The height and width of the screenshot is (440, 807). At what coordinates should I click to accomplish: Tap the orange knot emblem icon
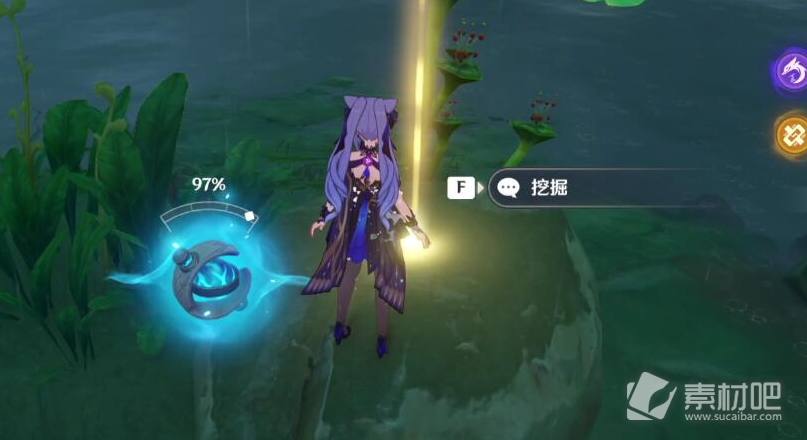793,134
